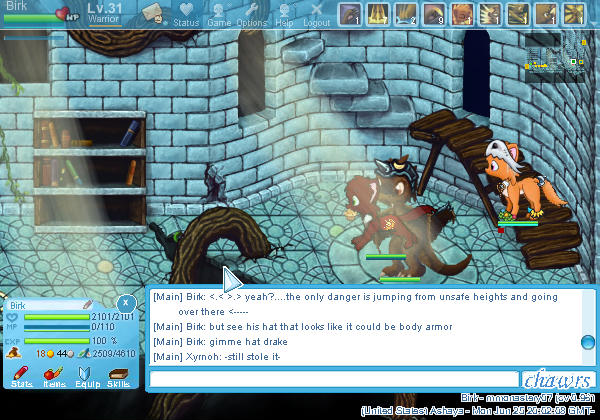600x420 pixels.
Task: Close the Birk status panel
Action: 125,303
